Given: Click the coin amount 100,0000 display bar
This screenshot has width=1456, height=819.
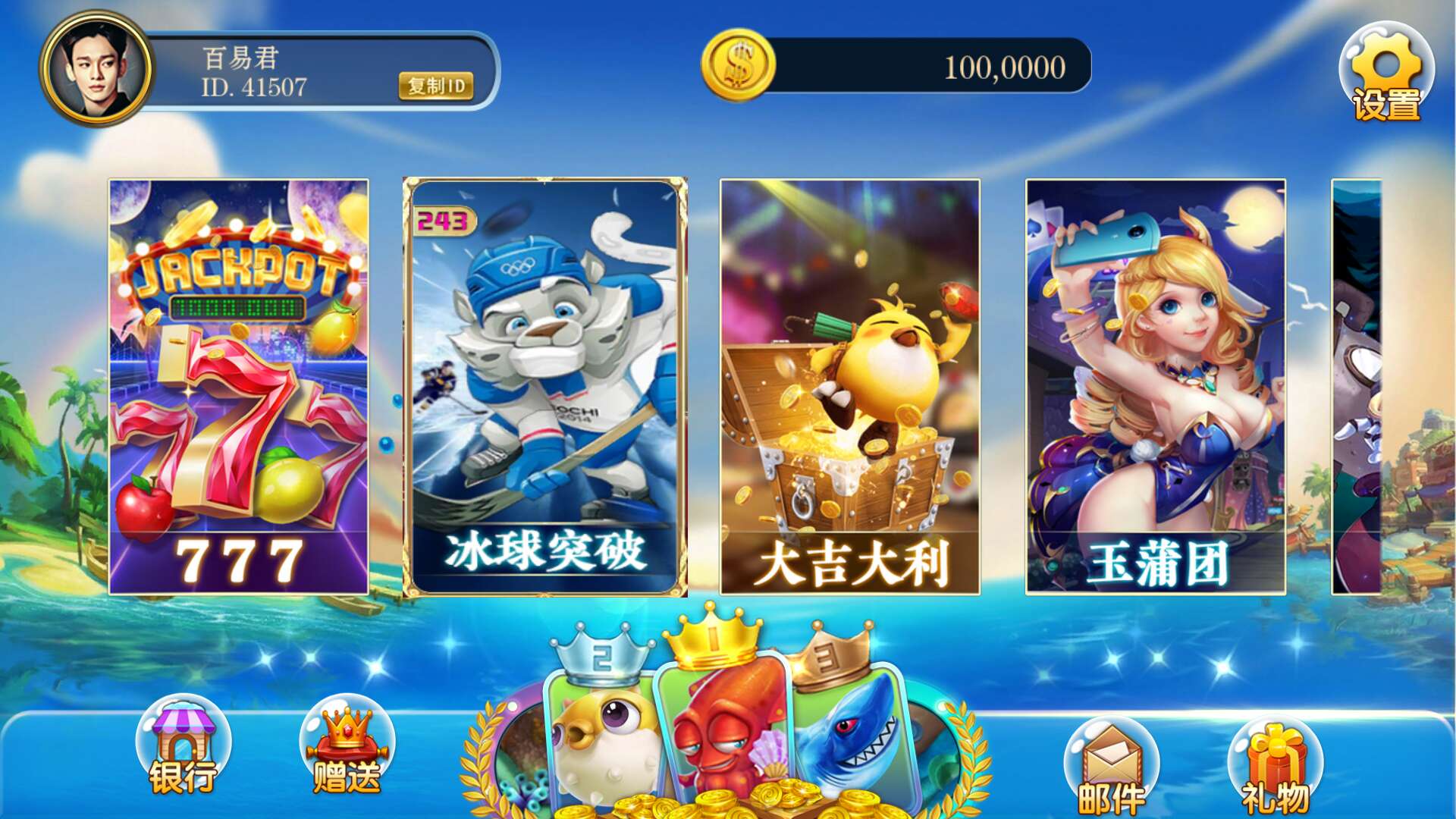Looking at the screenshot, I should pyautogui.click(x=1005, y=68).
